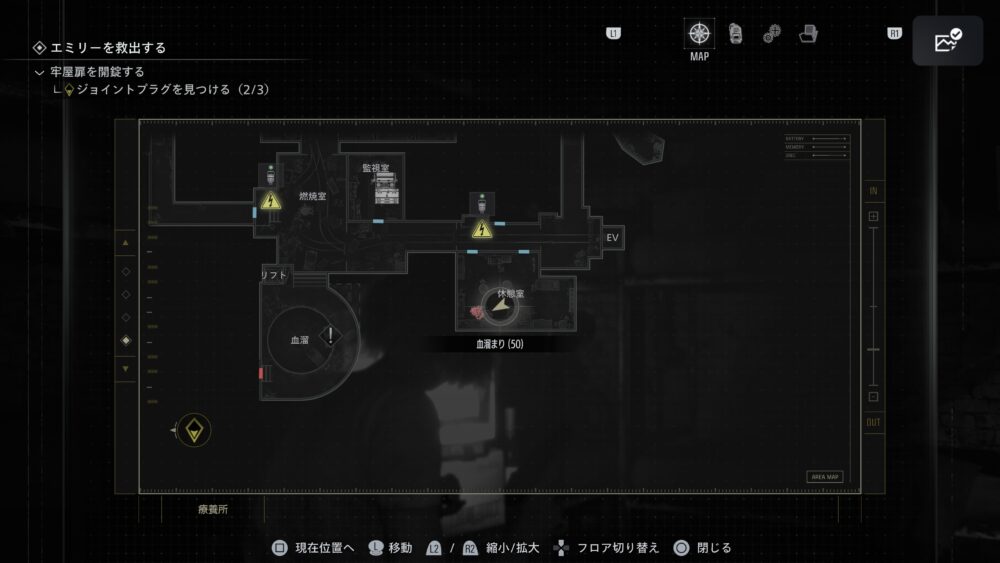Viewport: 1000px width, 563px height.
Task: Collapse the 牢屋扉を開錠する objective
Action: (x=39, y=72)
